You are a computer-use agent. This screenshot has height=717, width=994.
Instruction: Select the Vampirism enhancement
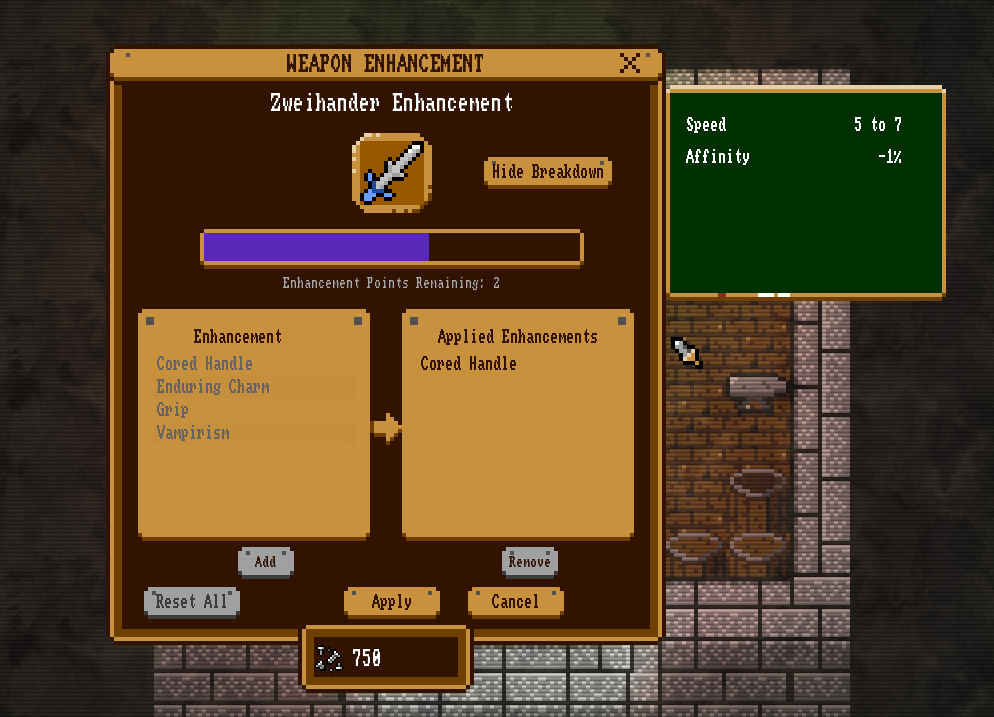tap(193, 433)
